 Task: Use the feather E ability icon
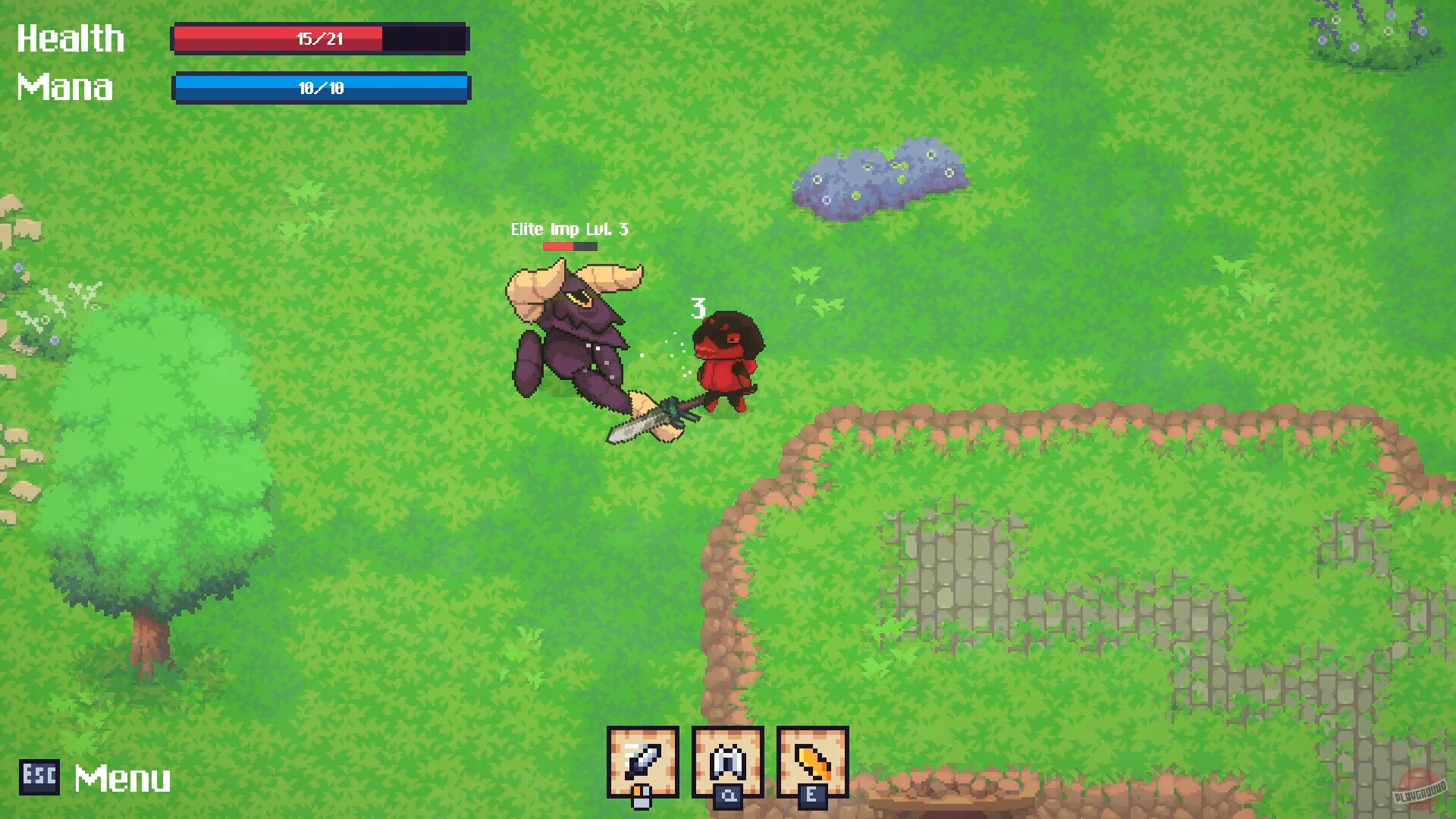(811, 758)
